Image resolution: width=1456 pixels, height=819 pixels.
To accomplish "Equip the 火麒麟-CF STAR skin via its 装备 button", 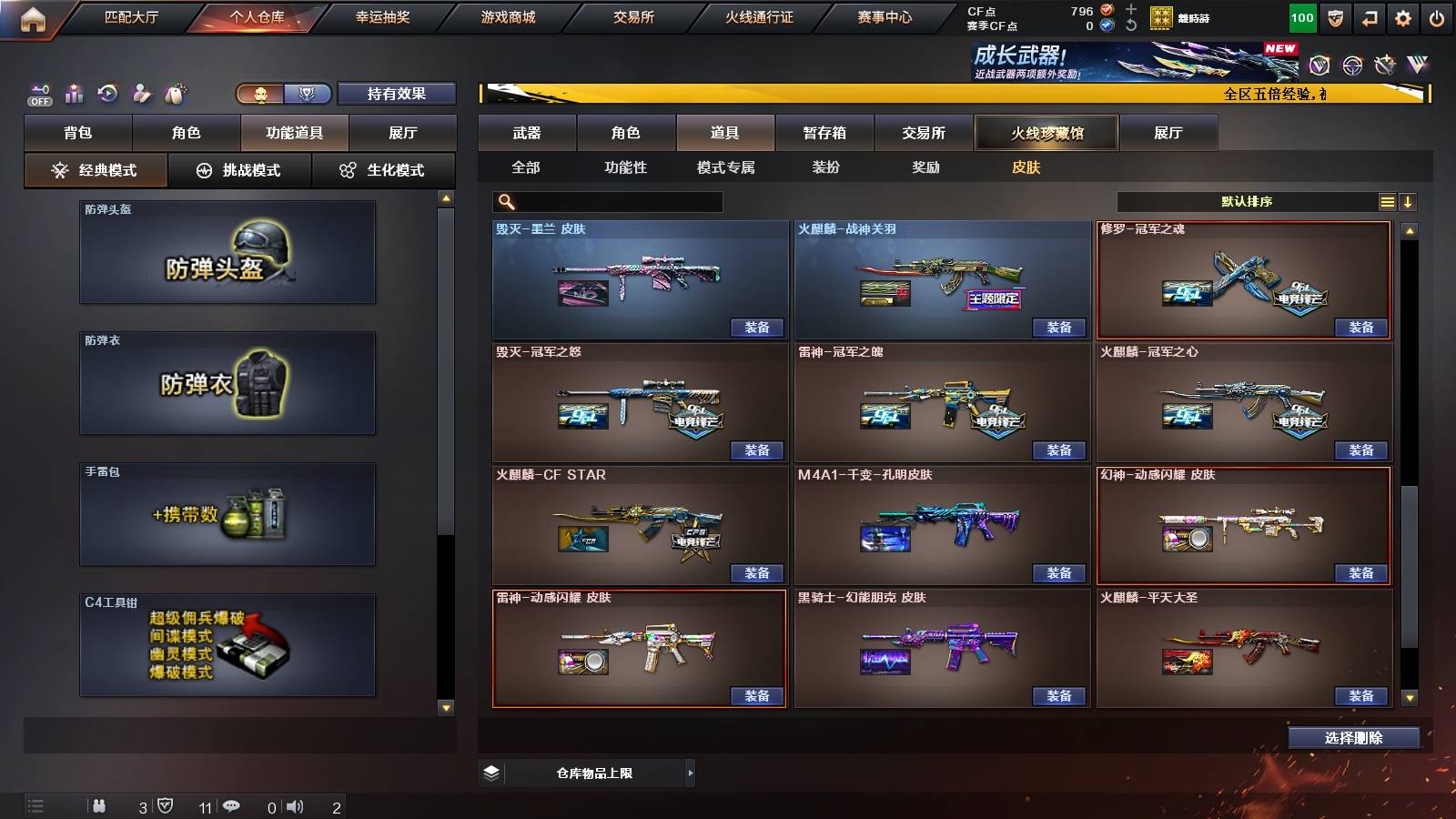I will click(755, 573).
